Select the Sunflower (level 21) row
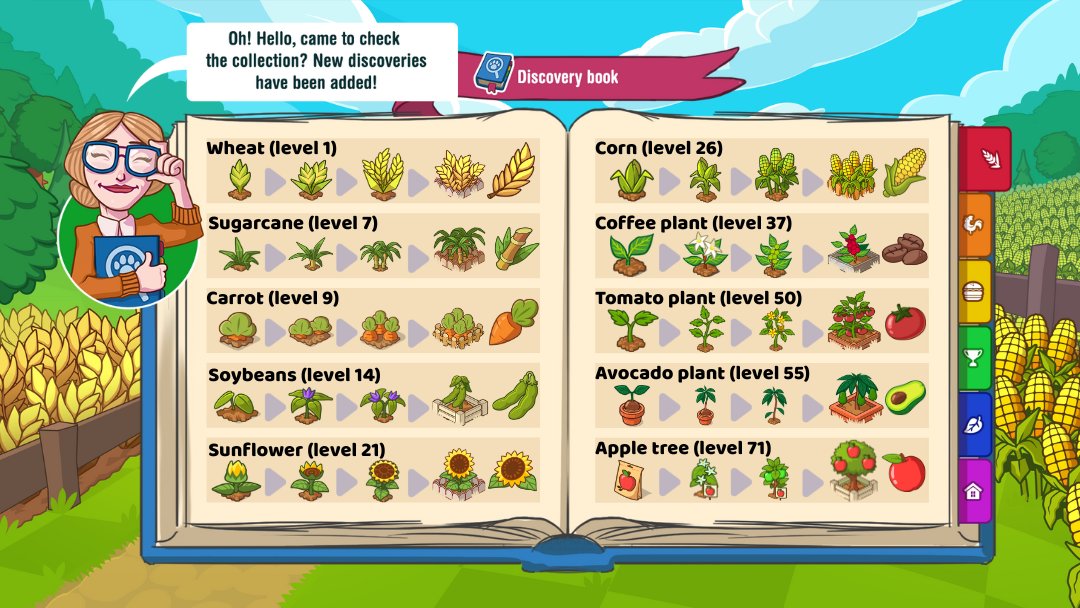Image resolution: width=1080 pixels, height=608 pixels. tap(372, 471)
